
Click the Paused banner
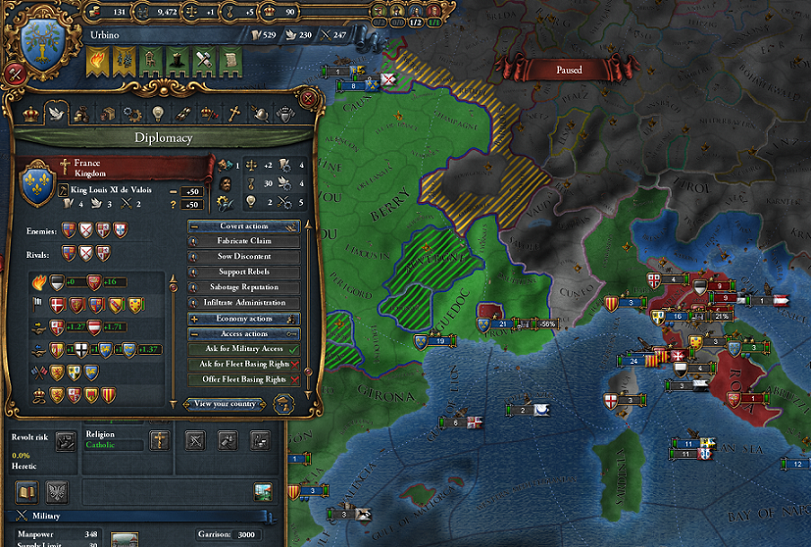568,70
